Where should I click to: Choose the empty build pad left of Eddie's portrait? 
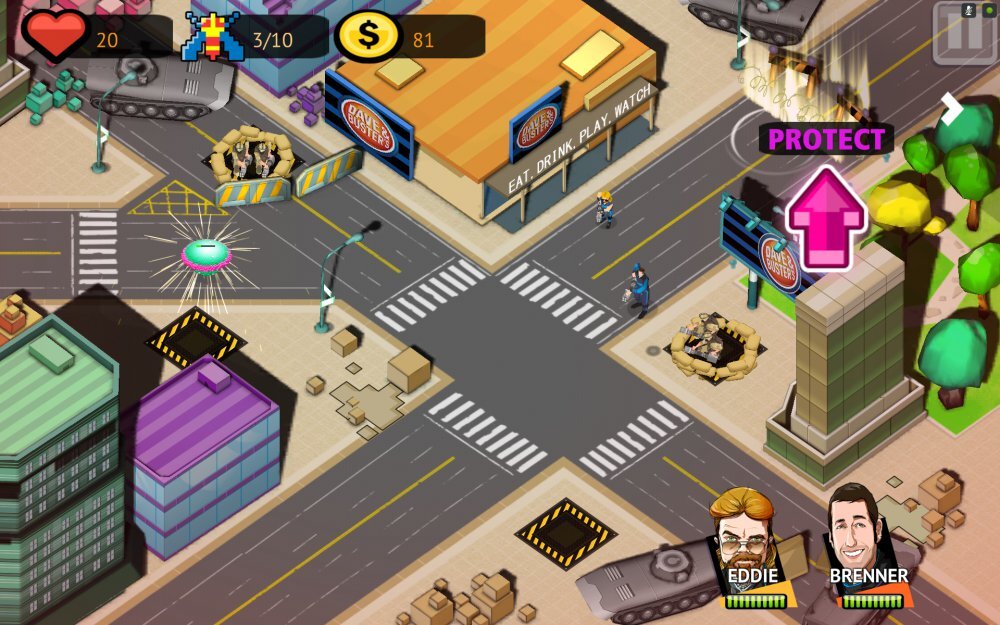(x=566, y=531)
